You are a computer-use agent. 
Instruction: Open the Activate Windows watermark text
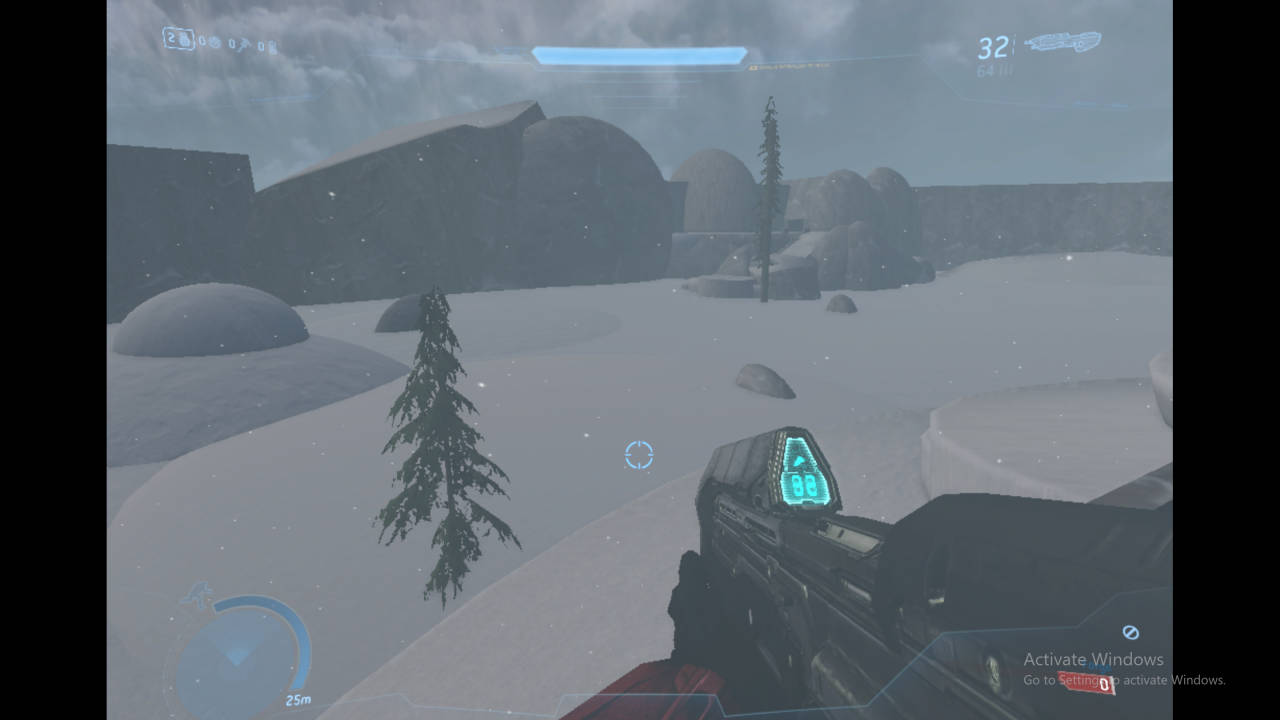pos(1092,660)
